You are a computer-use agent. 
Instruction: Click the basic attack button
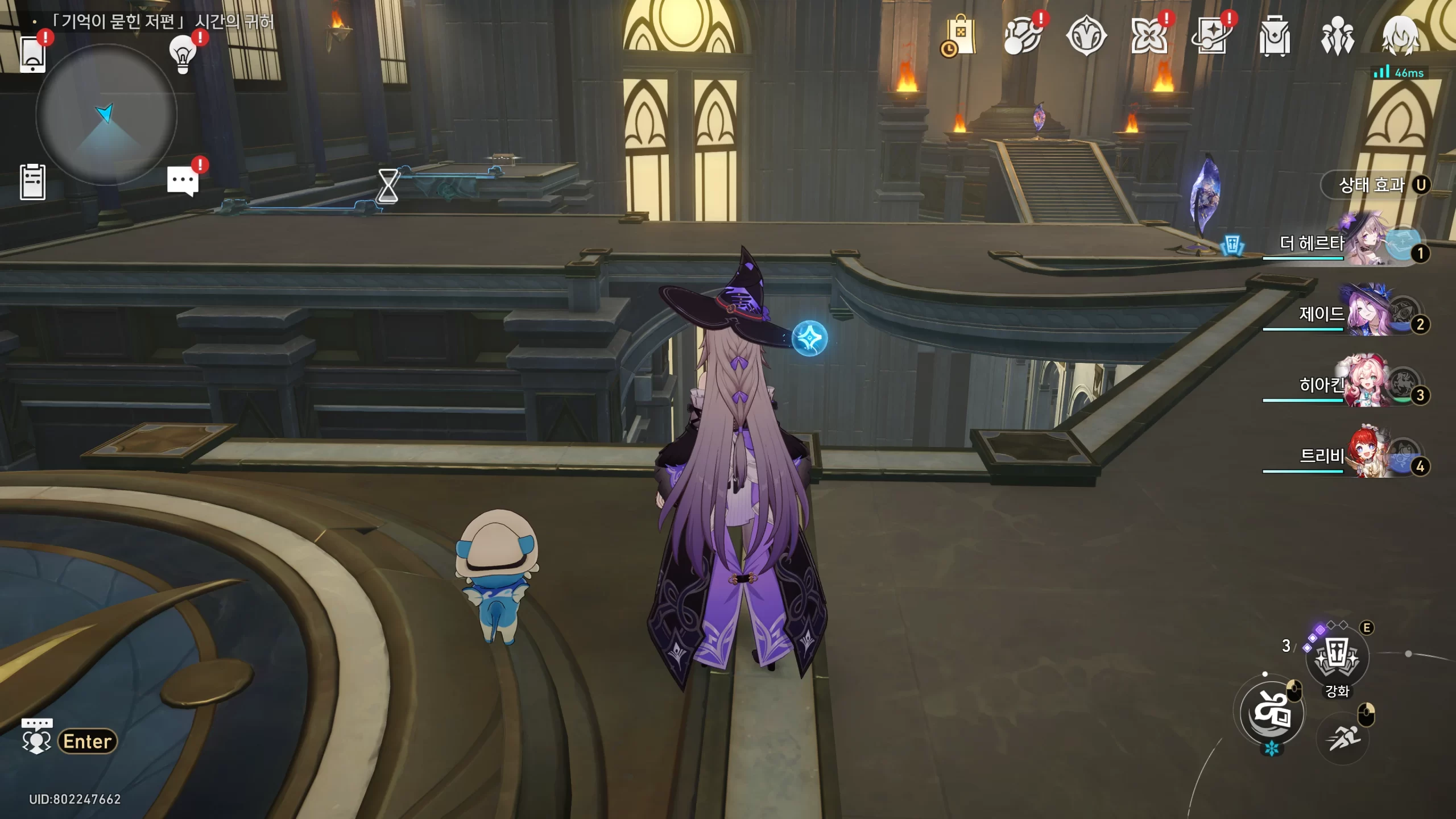pyautogui.click(x=1272, y=713)
